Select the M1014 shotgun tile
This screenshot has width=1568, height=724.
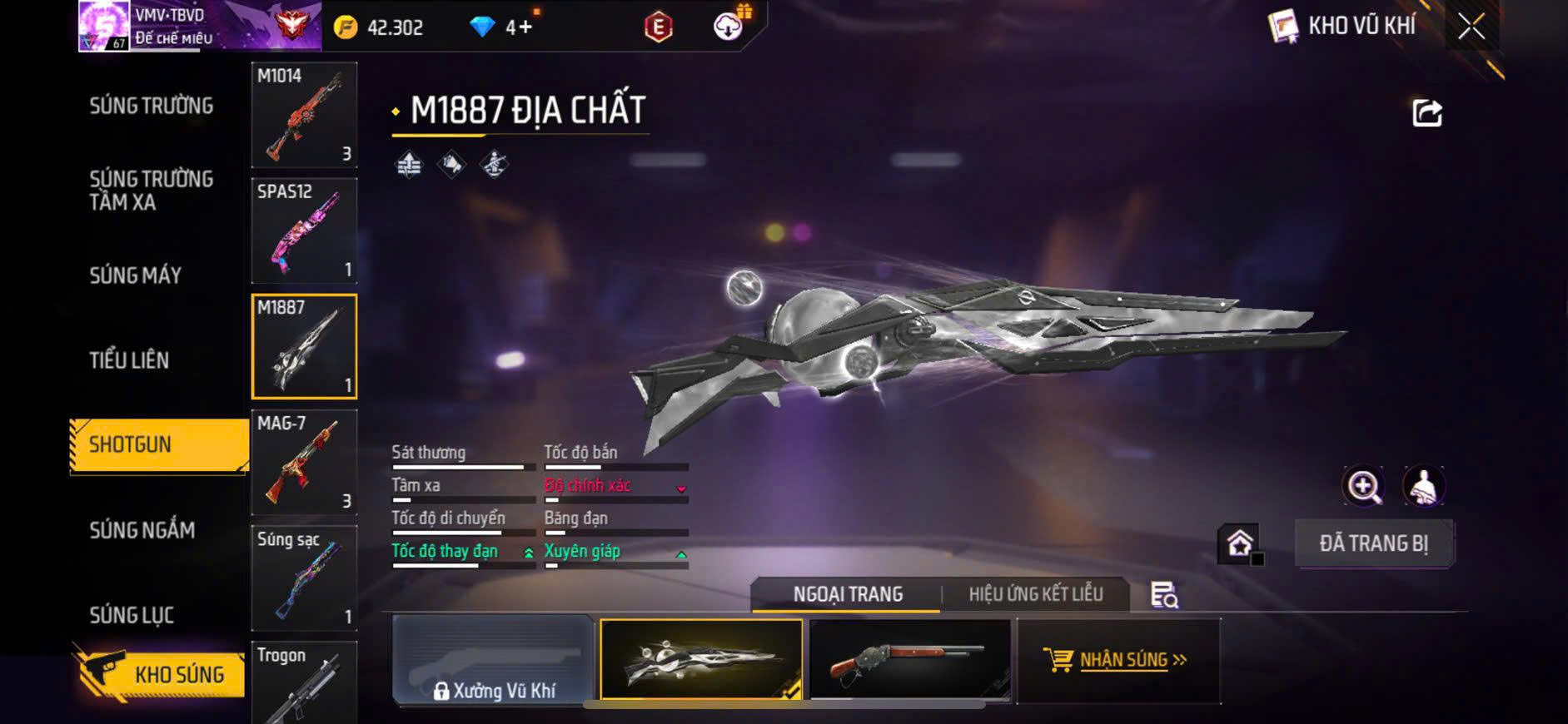point(304,115)
